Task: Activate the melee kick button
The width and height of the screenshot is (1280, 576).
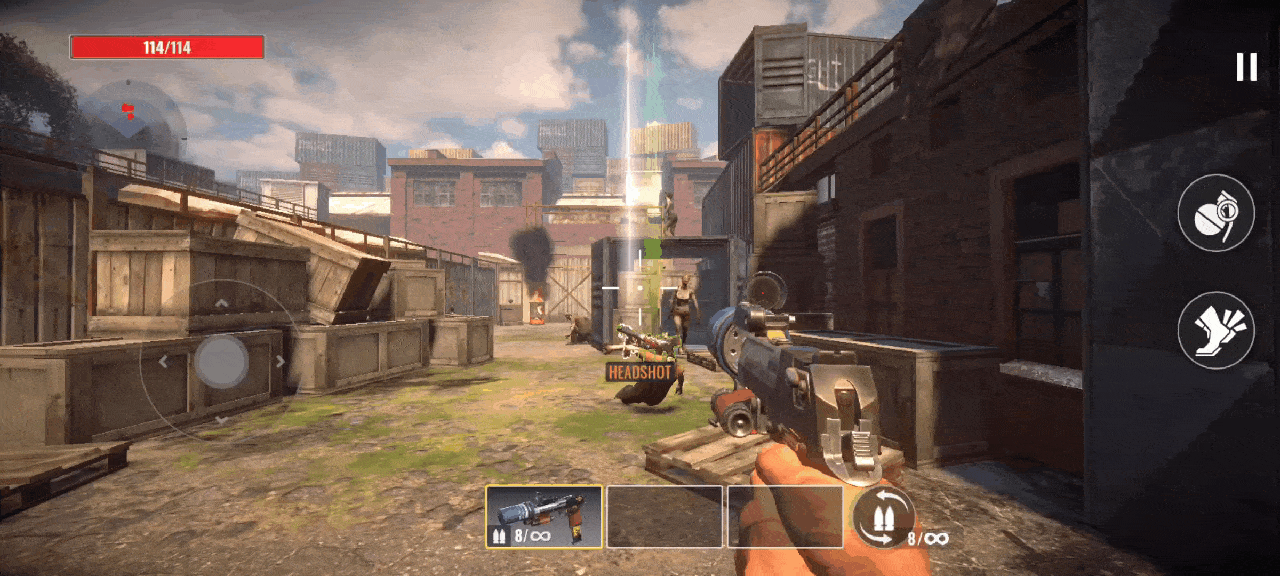Action: [1215, 331]
